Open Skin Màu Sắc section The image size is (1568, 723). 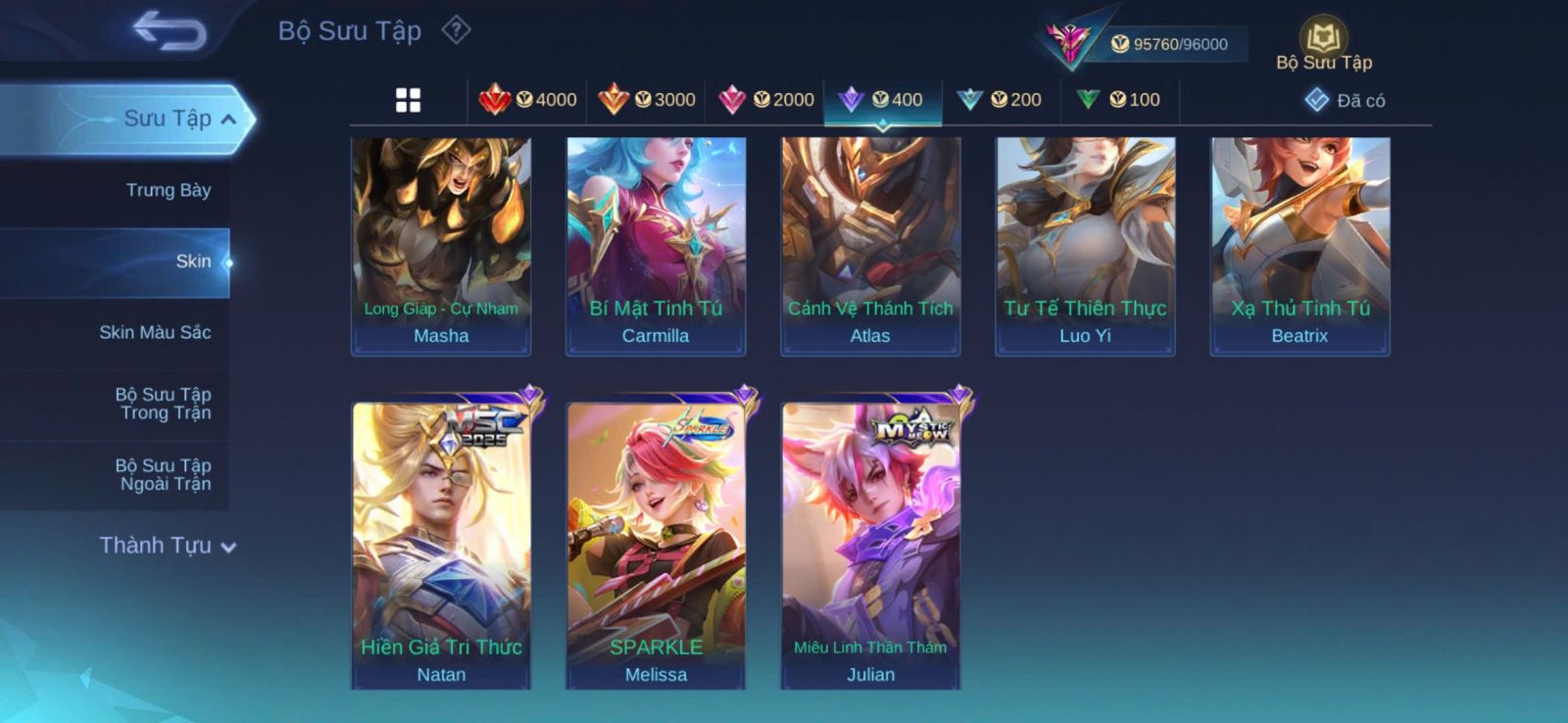pos(155,332)
